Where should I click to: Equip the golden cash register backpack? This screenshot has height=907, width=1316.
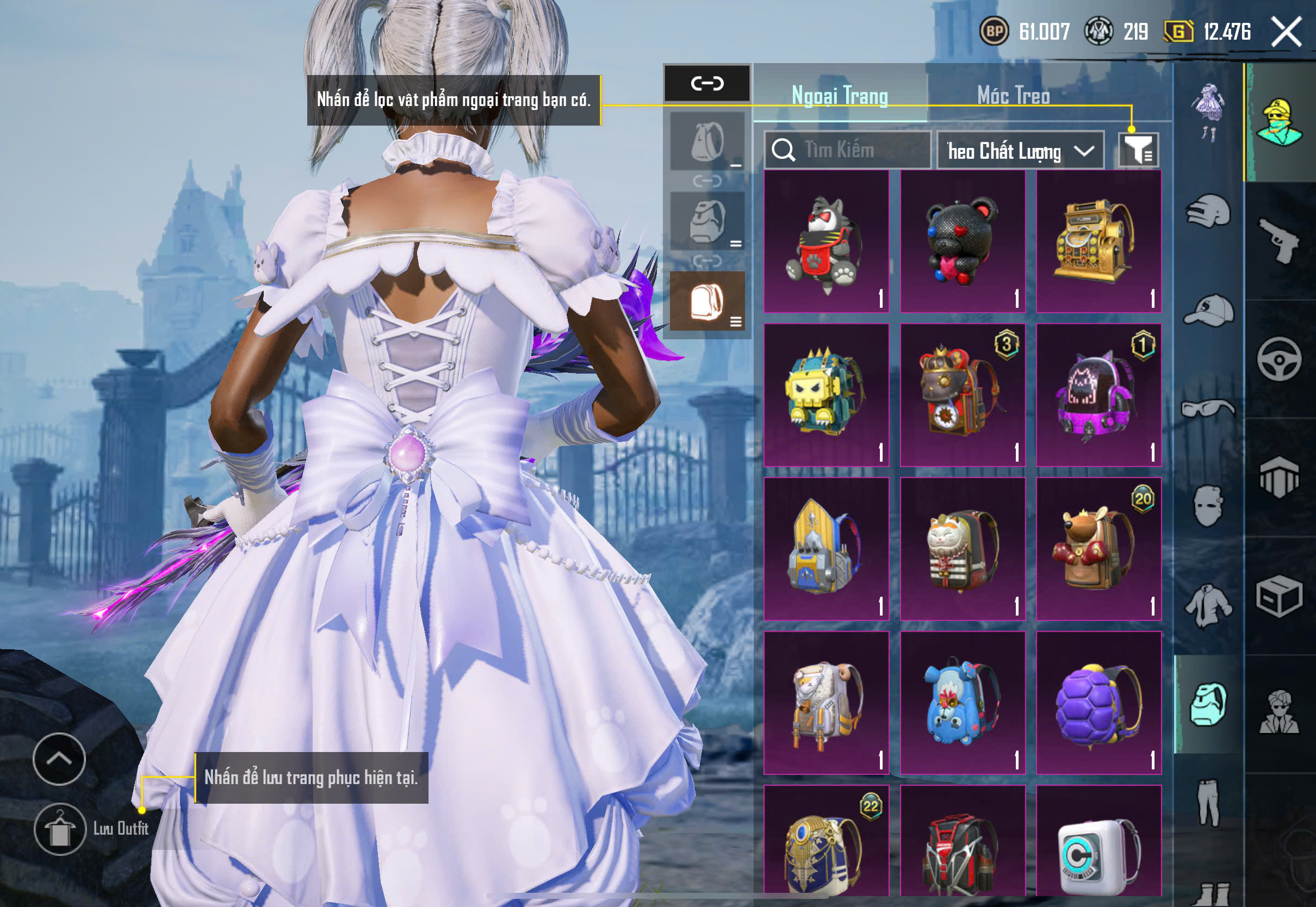coord(1098,241)
